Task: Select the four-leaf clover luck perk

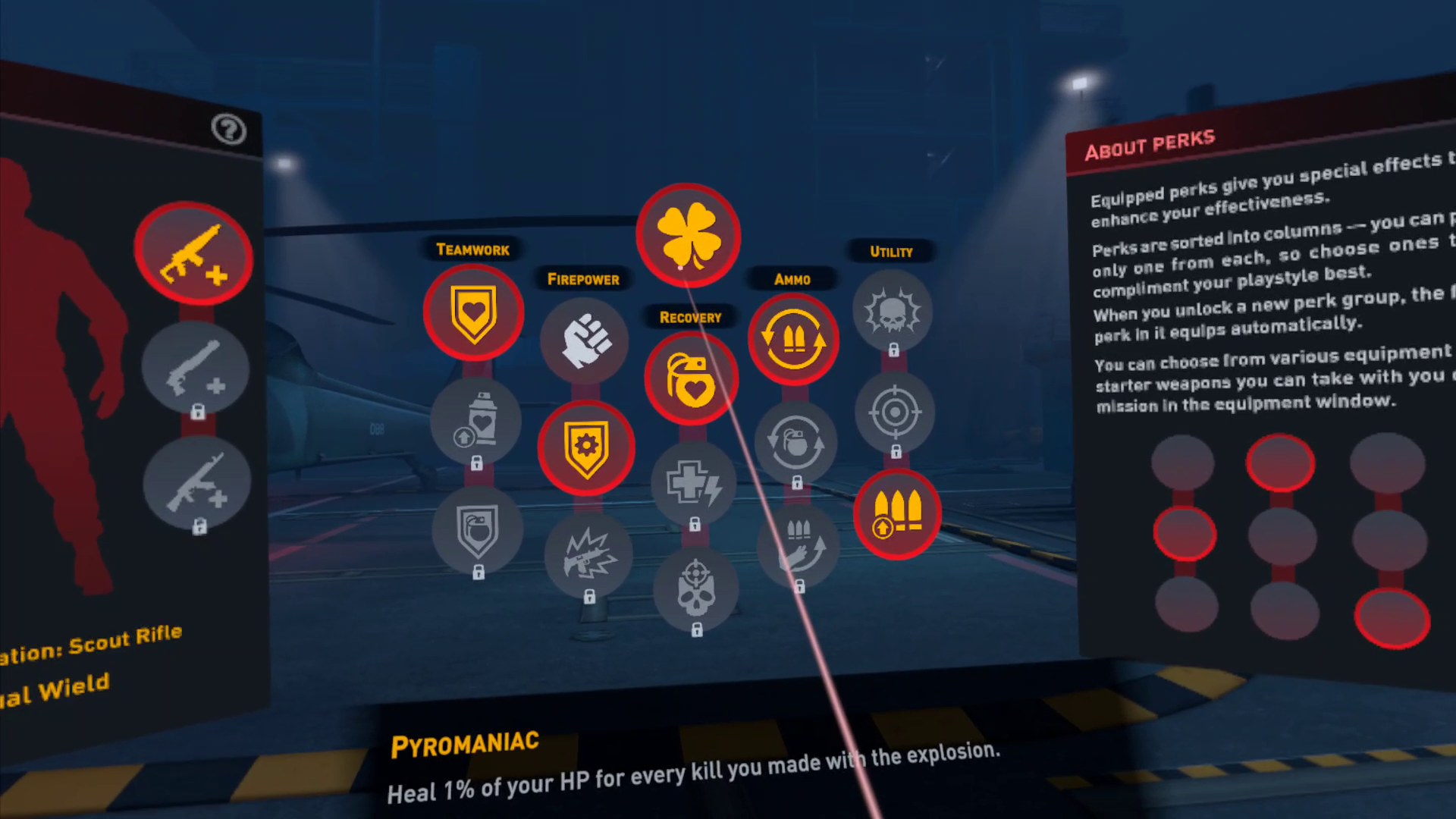Action: click(689, 235)
